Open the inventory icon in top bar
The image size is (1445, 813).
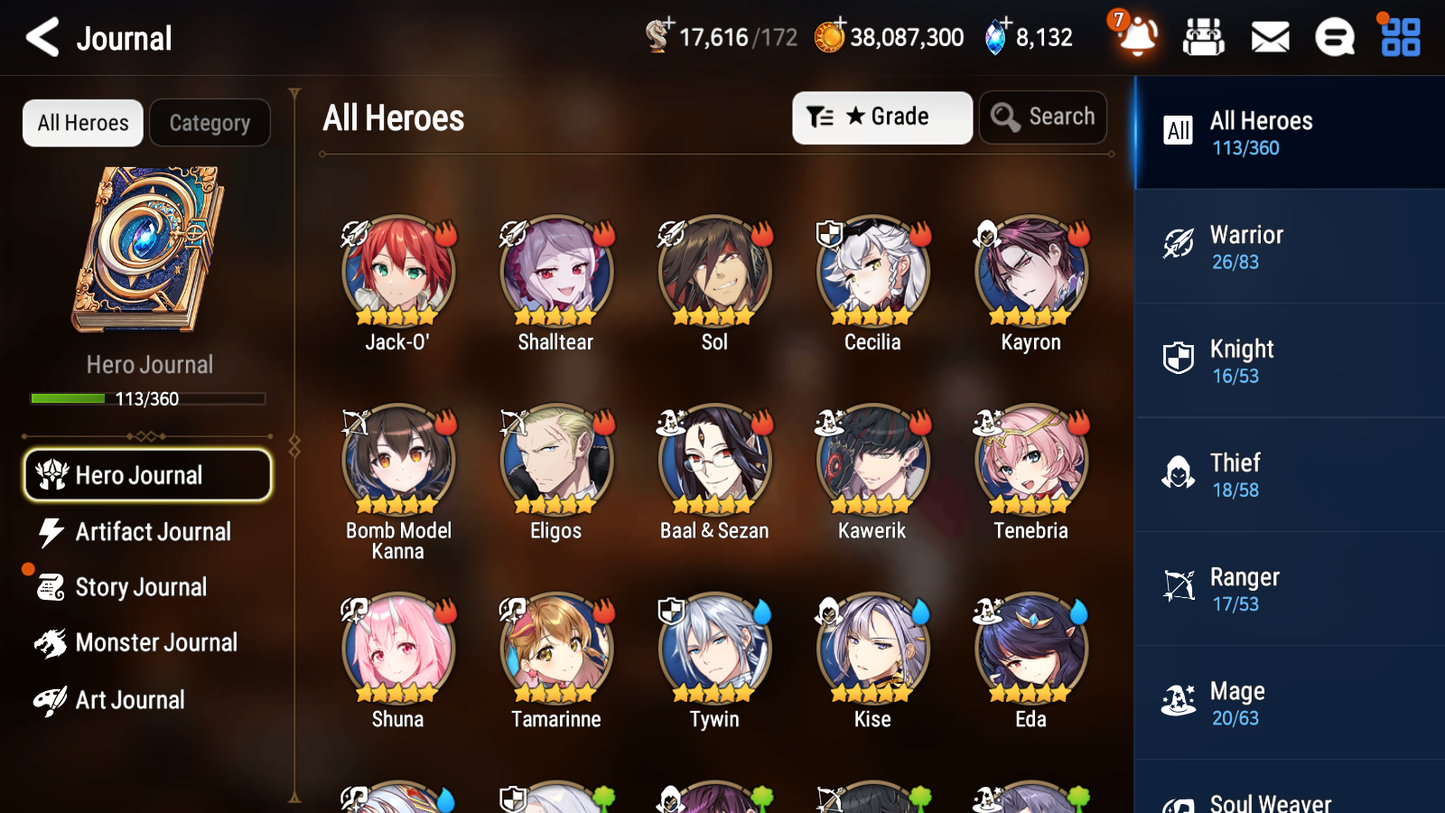pyautogui.click(x=1203, y=37)
